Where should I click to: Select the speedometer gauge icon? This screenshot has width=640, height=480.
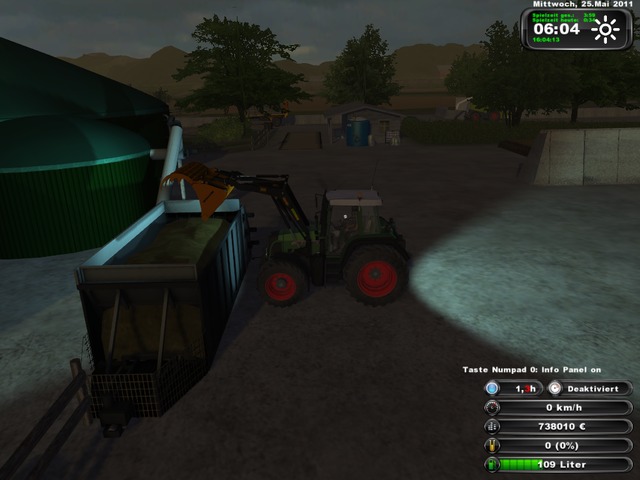(492, 407)
